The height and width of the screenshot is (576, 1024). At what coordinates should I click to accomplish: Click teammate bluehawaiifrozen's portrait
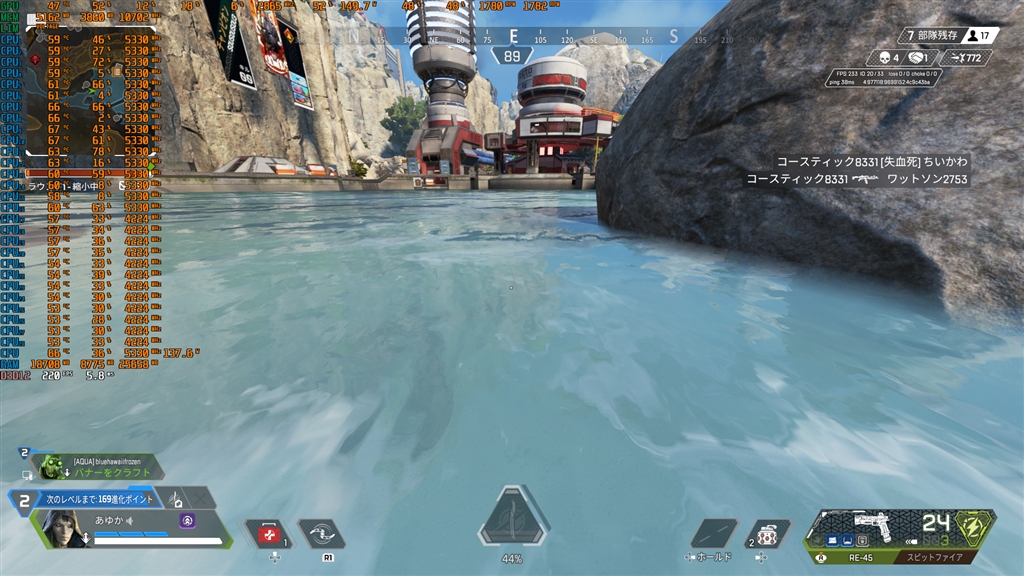coord(51,467)
